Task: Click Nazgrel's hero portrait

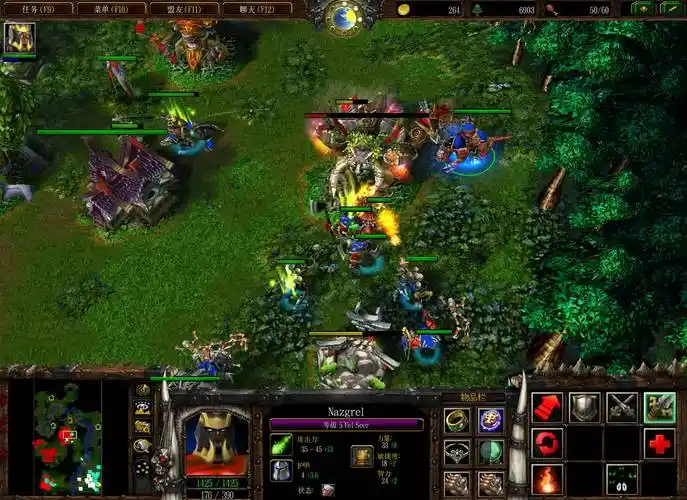Action: tap(217, 441)
